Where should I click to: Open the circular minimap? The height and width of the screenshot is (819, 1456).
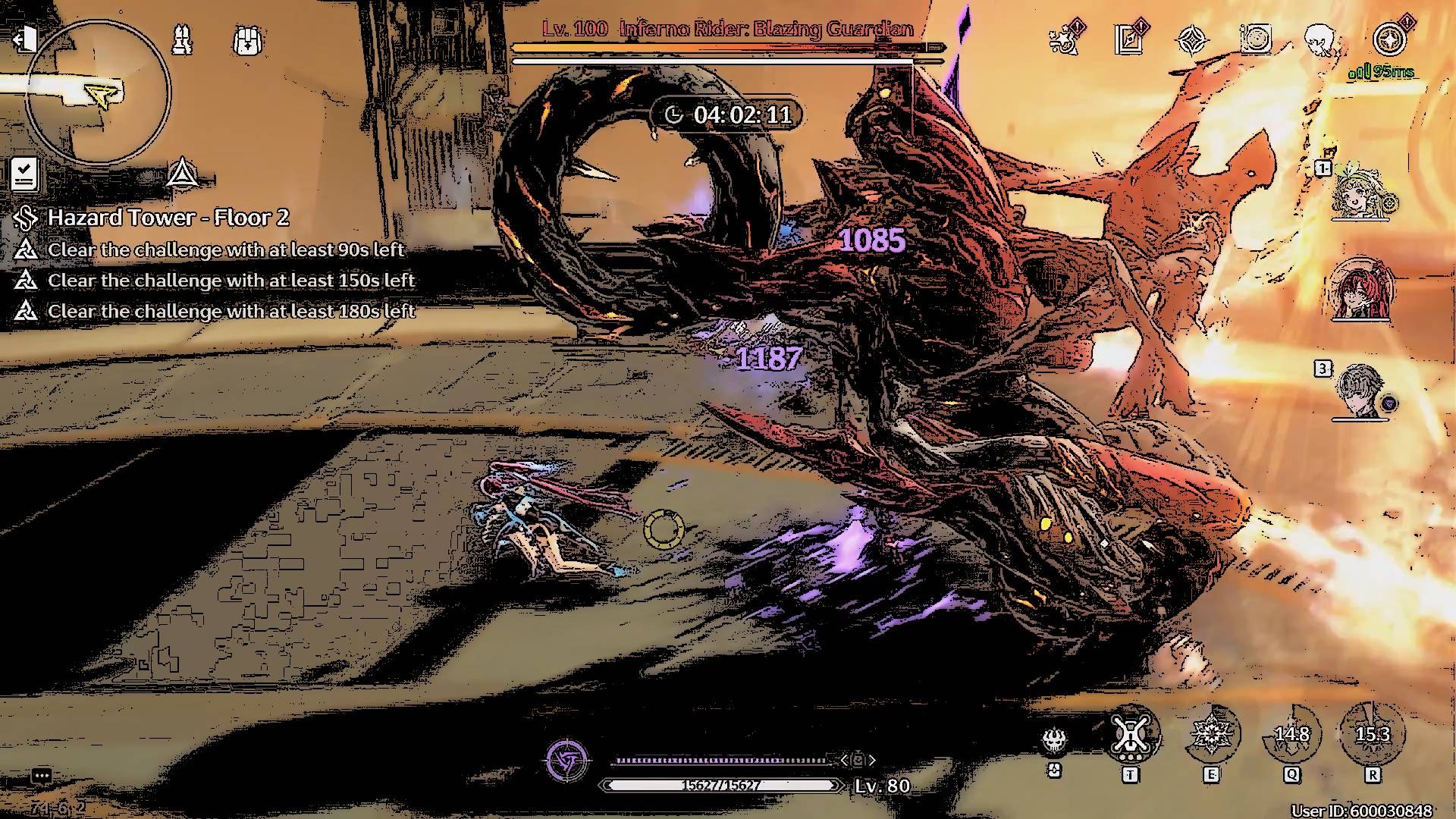[98, 93]
